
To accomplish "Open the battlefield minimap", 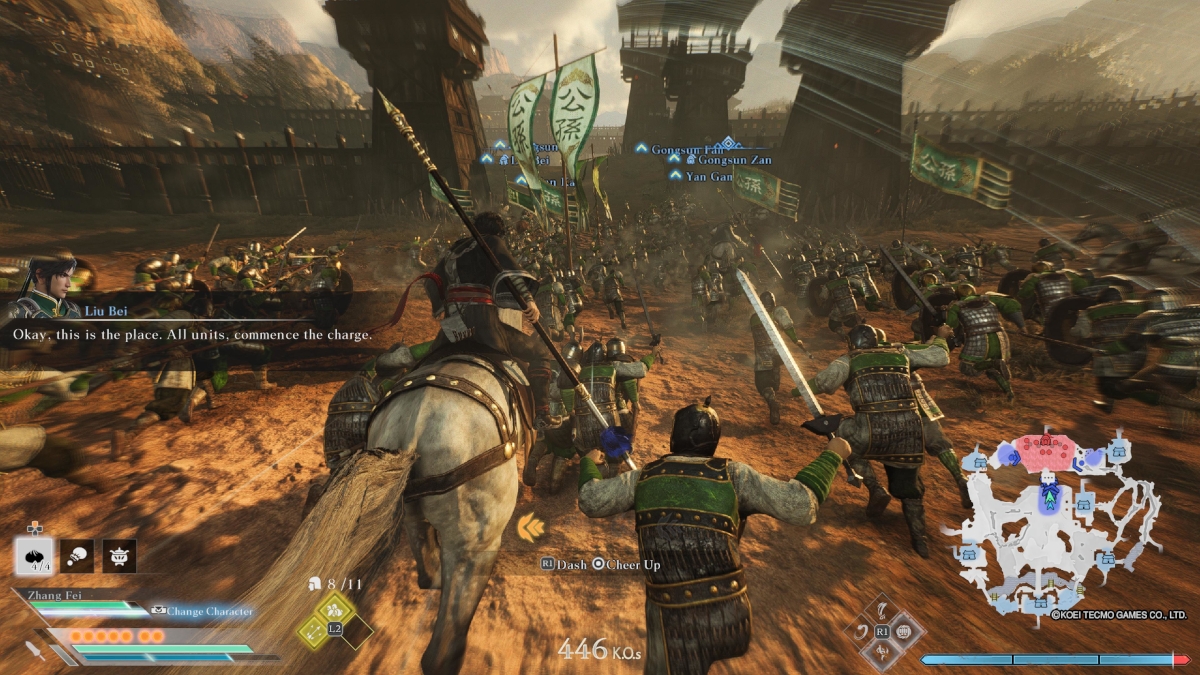I will (x=1060, y=520).
